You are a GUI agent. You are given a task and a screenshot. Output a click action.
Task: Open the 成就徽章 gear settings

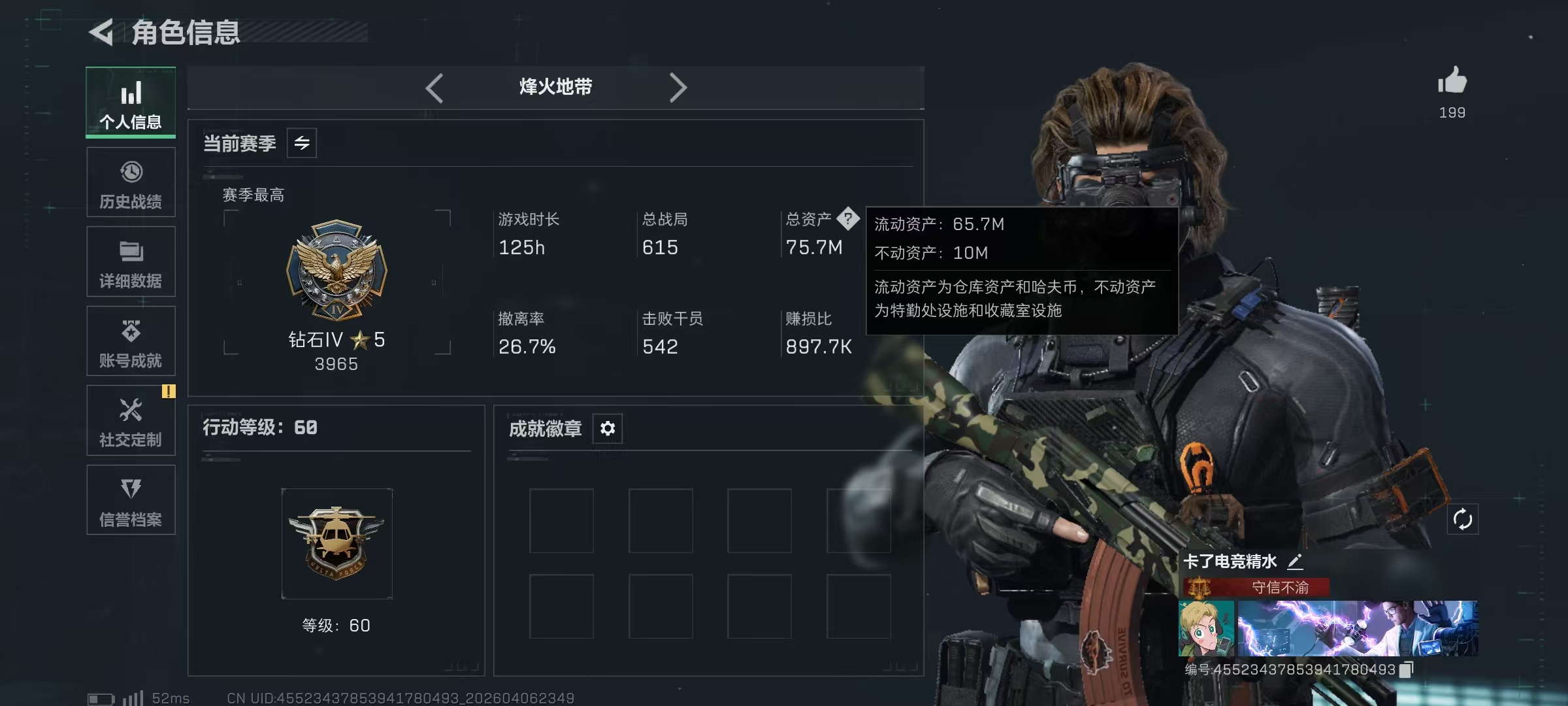coord(608,429)
